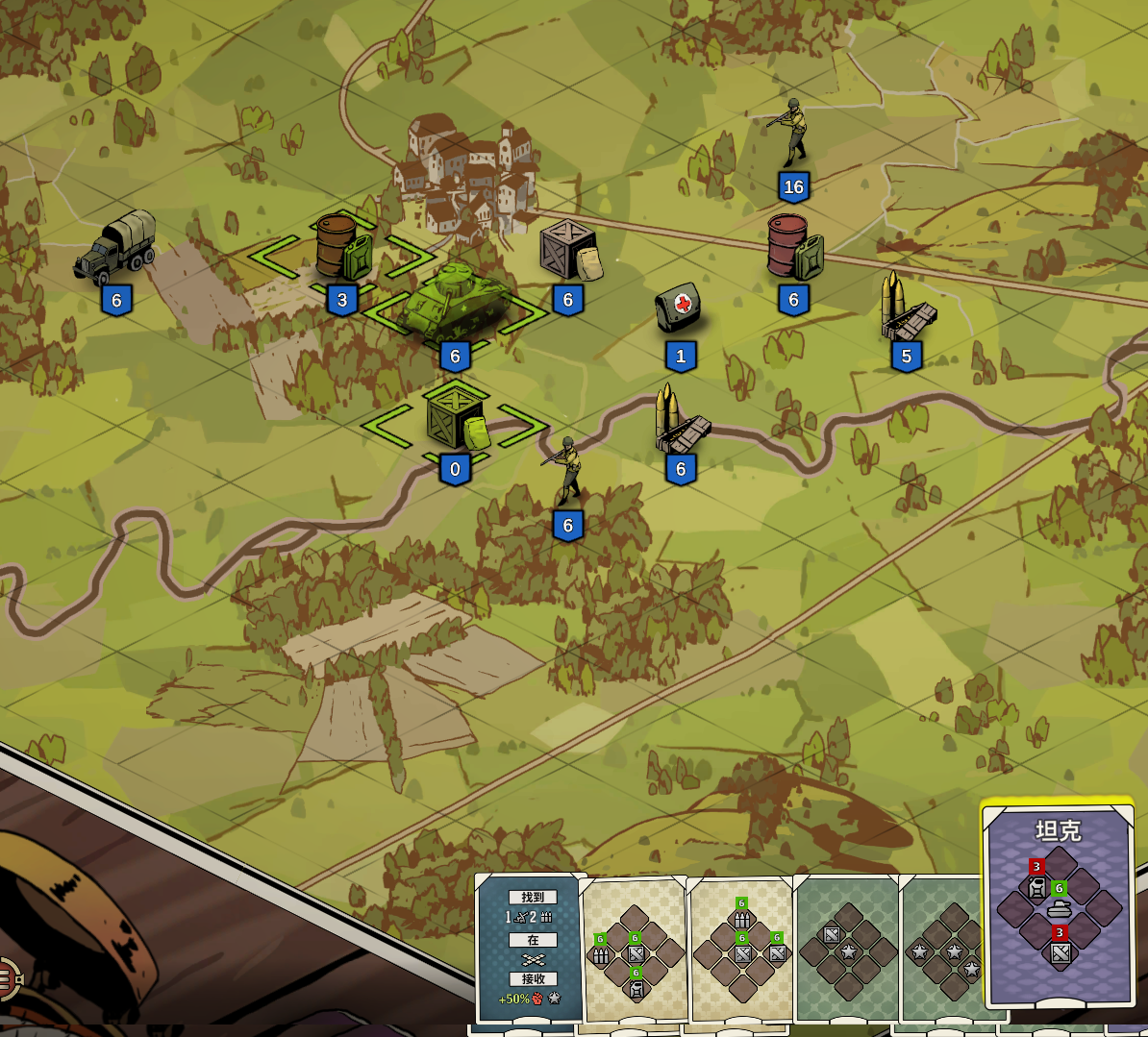Screen dimensions: 1148x1037
Task: Select the ammunition shells marked 6
Action: pos(680,421)
